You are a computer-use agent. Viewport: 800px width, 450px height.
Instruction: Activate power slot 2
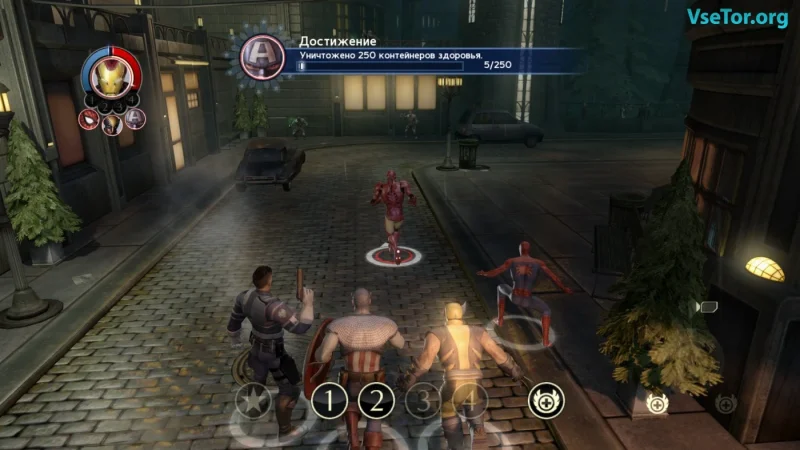[x=377, y=402]
